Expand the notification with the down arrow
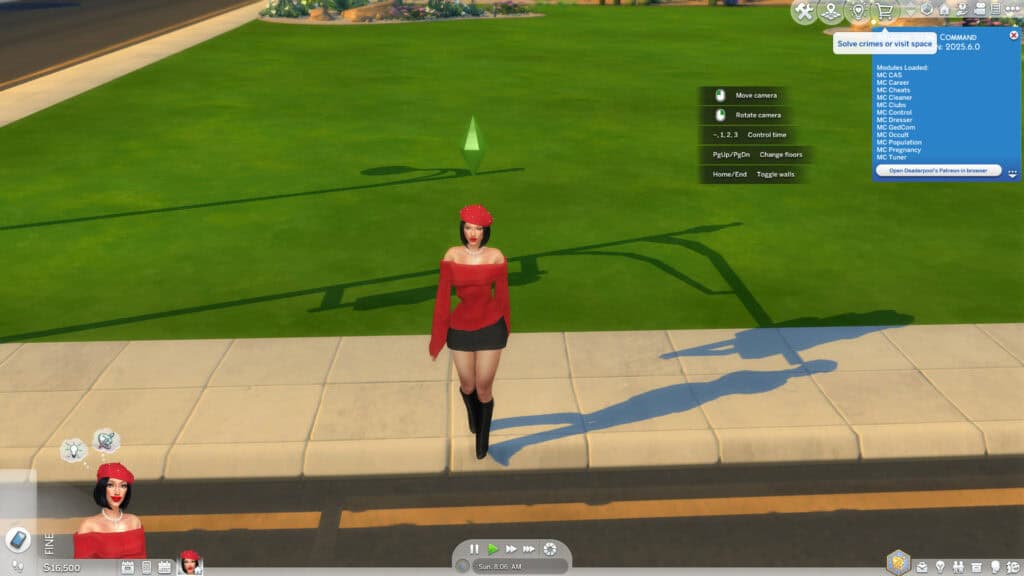The image size is (1024, 576). point(1012,173)
